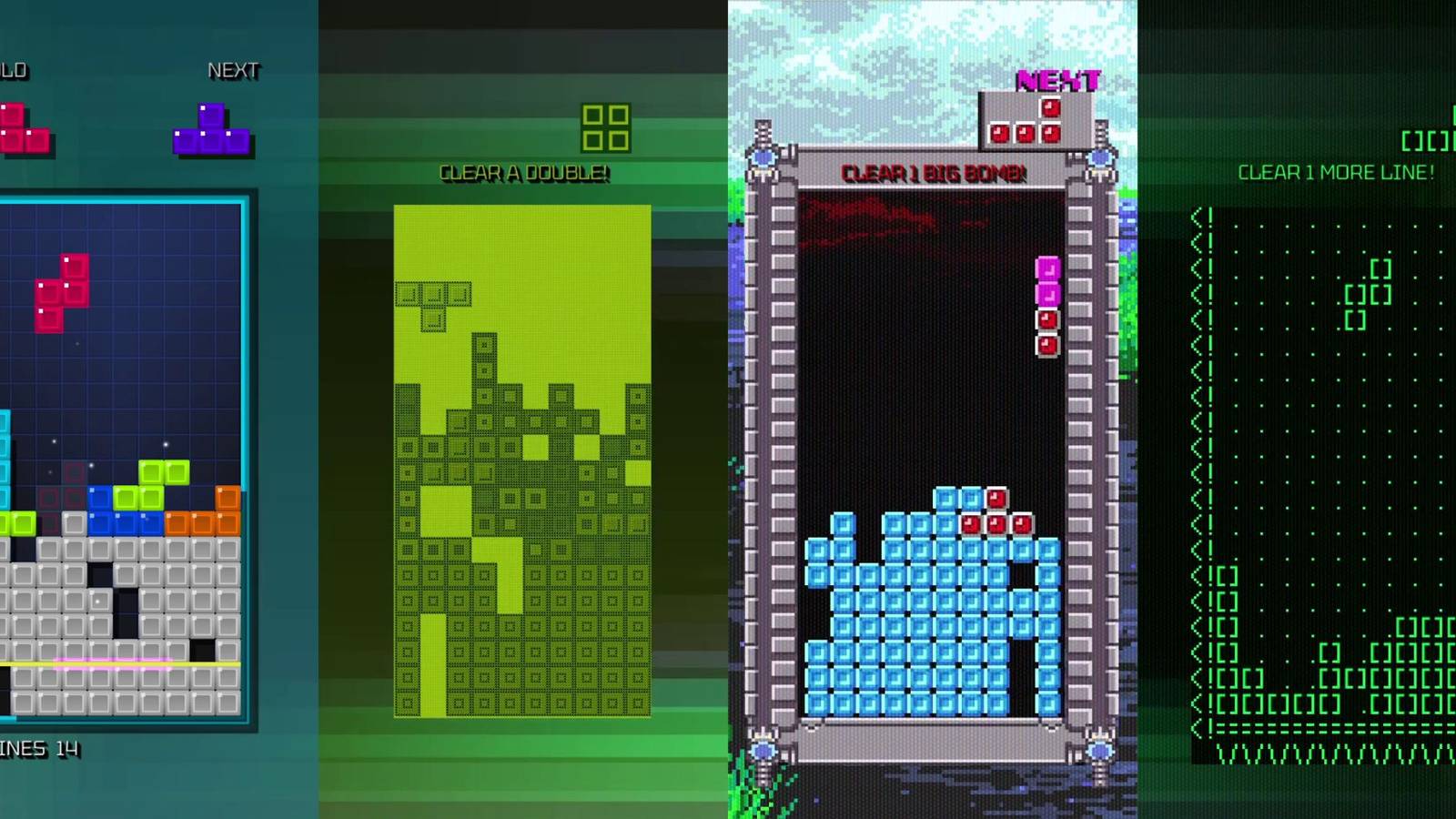Image resolution: width=1456 pixels, height=819 pixels.
Task: Select the CLEAR A DOUBLE objective banner
Action: (x=523, y=173)
